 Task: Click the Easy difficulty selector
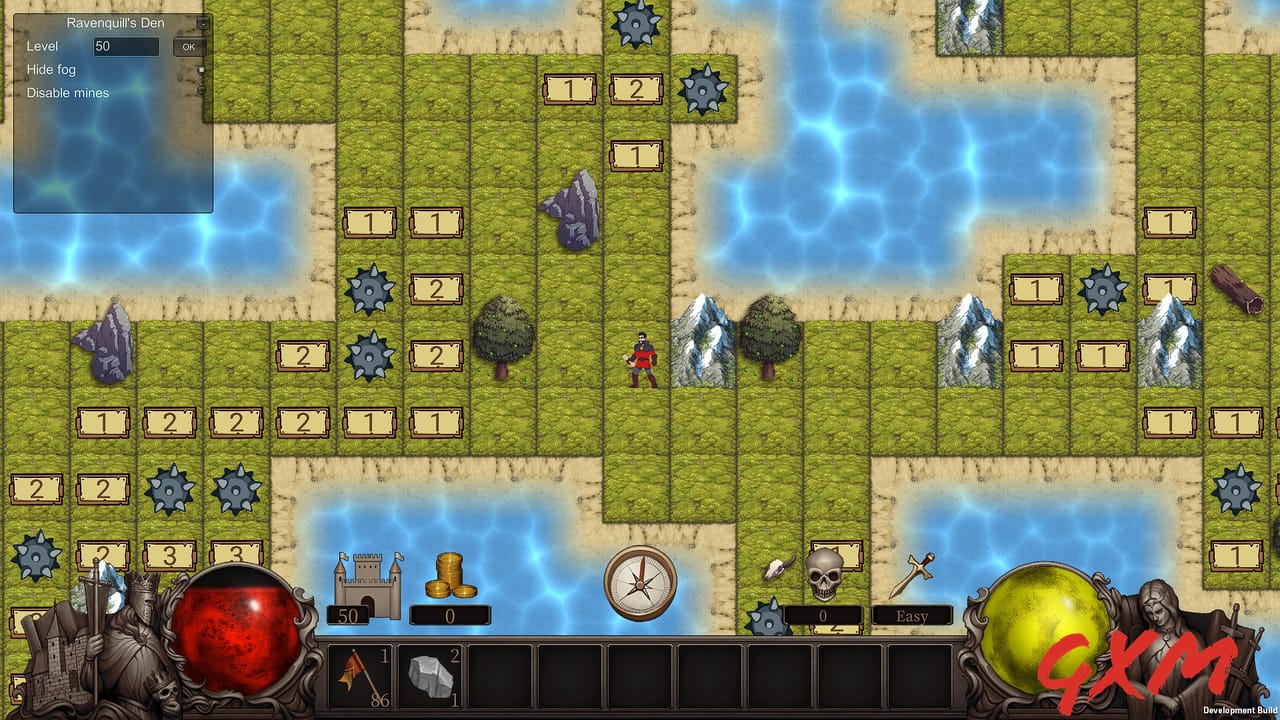tap(910, 615)
